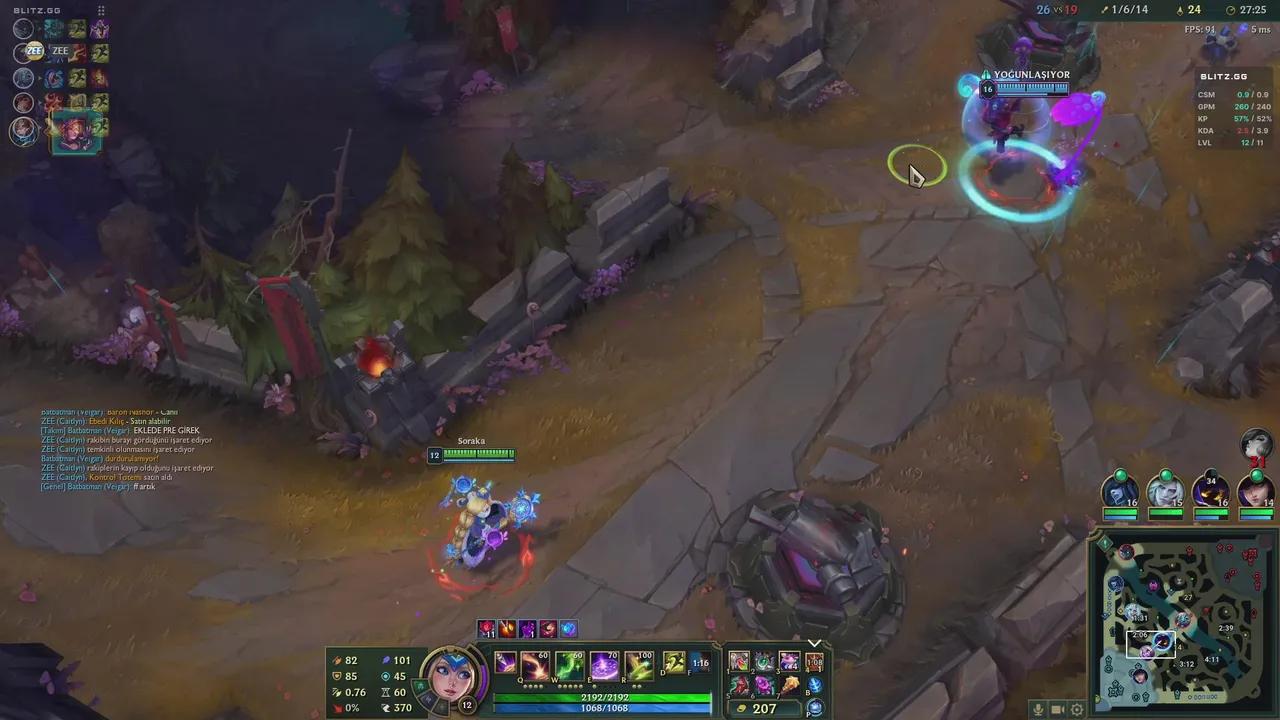
Task: Collapse the shop panel via the down chevron
Action: 814,641
